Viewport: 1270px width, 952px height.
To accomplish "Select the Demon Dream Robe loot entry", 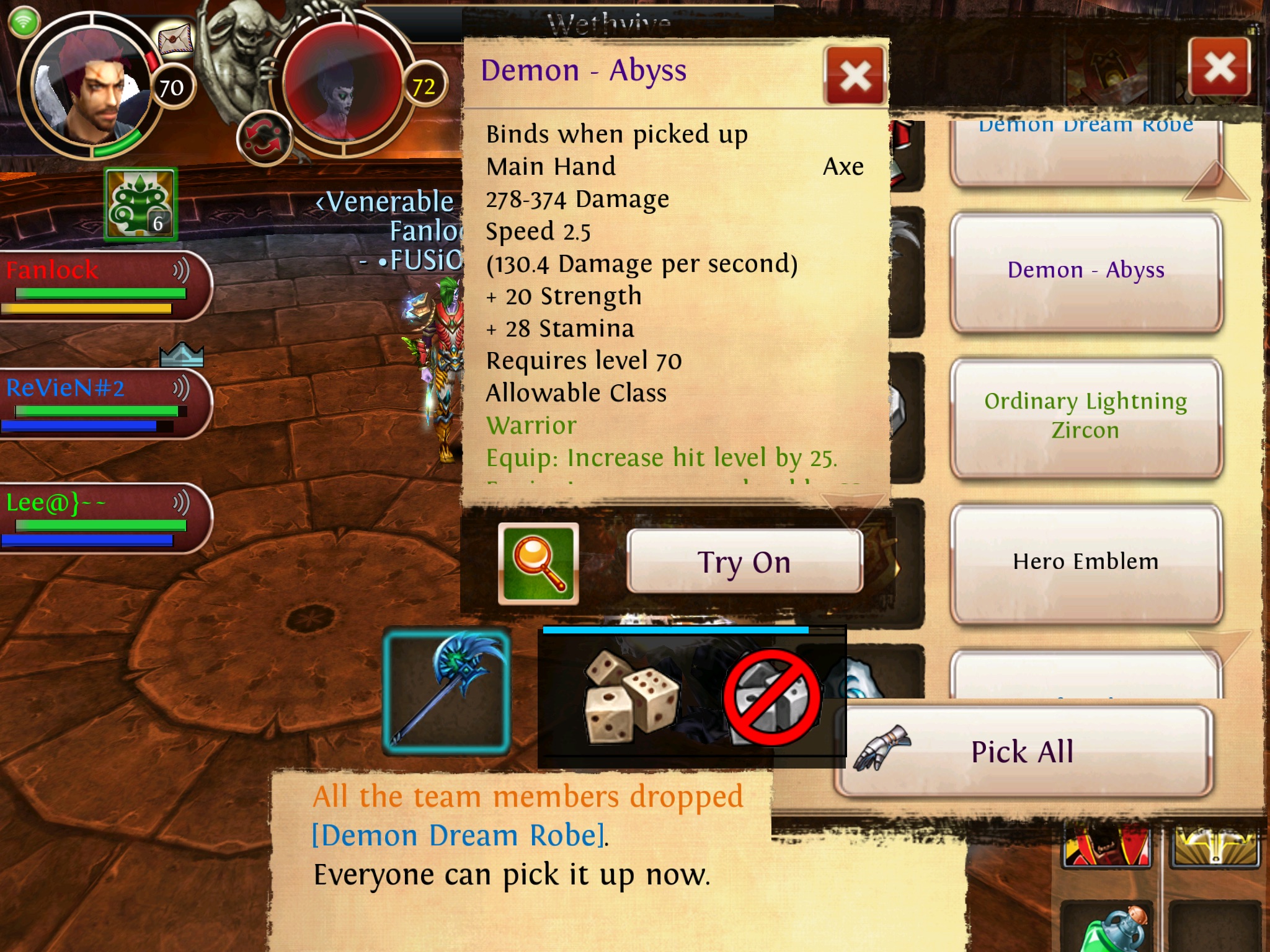I will 1086,149.
